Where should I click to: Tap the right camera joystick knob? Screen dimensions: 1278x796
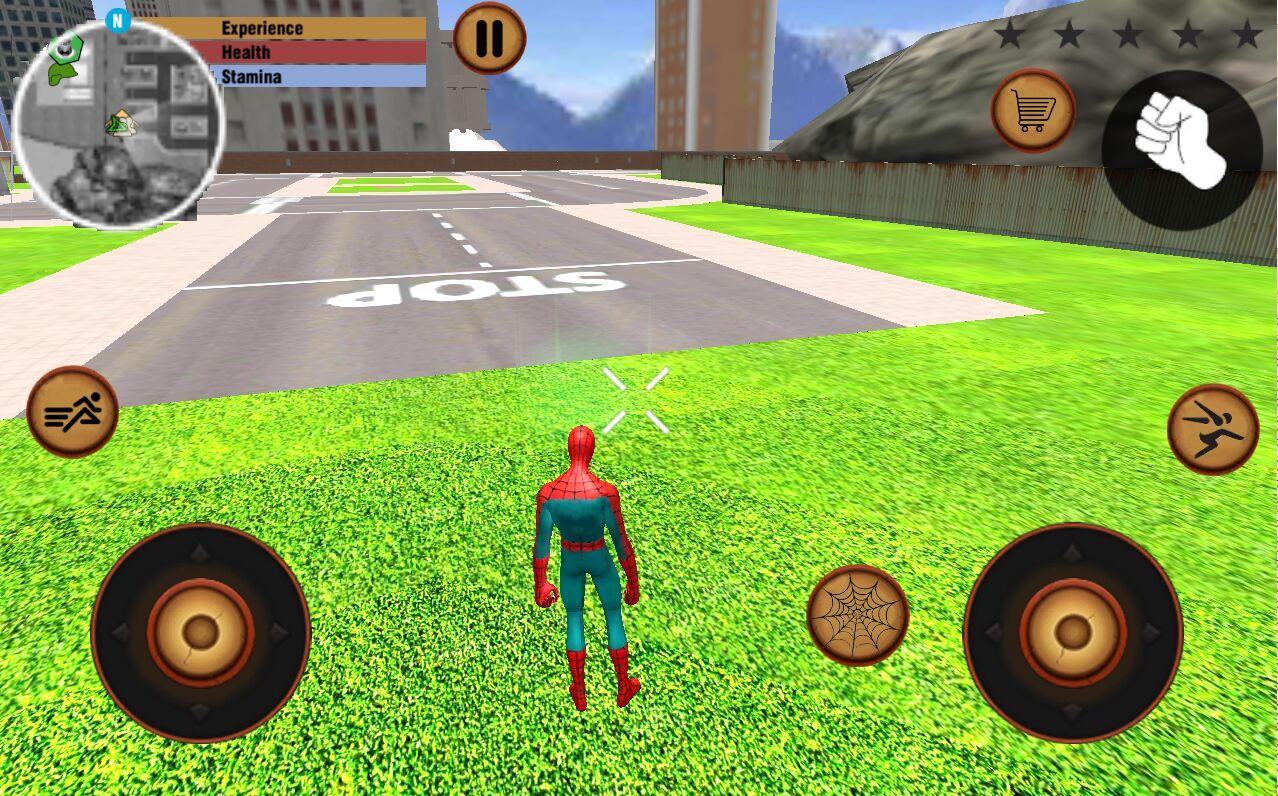tap(1073, 633)
